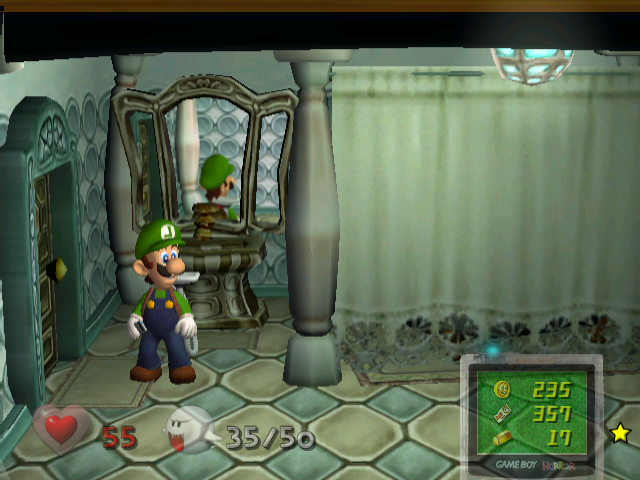The height and width of the screenshot is (480, 640).
Task: Select the white Boo ghost icon
Action: click(x=189, y=430)
